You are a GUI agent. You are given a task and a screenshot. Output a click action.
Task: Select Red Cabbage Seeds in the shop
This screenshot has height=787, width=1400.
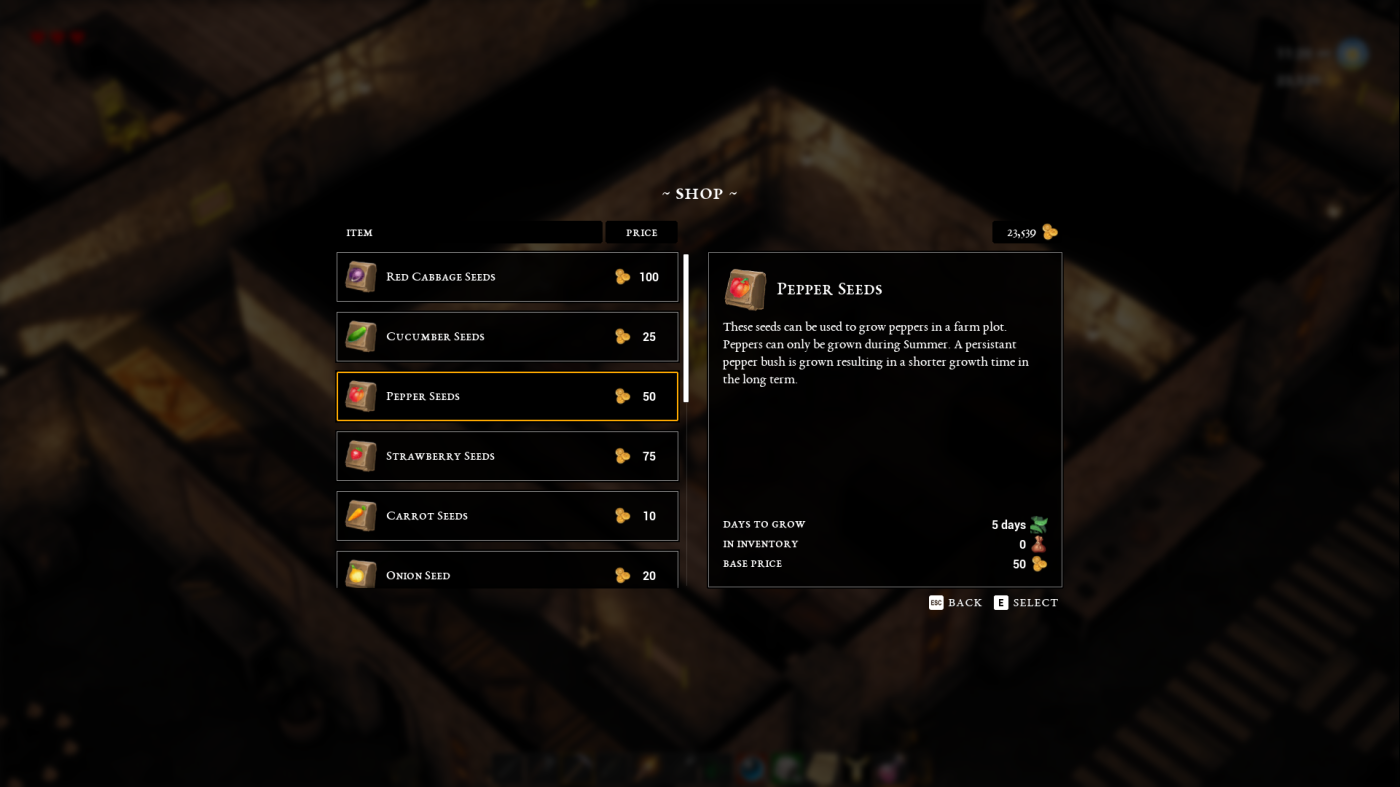(x=507, y=277)
